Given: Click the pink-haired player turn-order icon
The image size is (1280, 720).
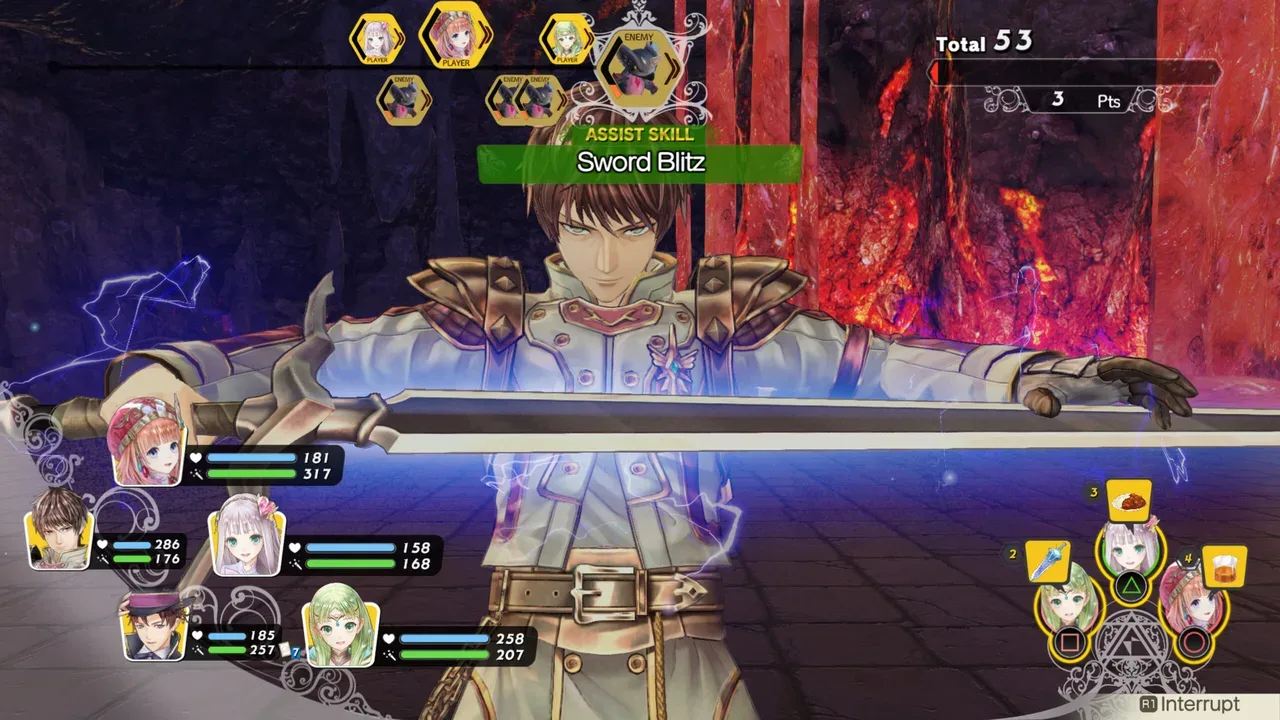Looking at the screenshot, I should tap(456, 36).
